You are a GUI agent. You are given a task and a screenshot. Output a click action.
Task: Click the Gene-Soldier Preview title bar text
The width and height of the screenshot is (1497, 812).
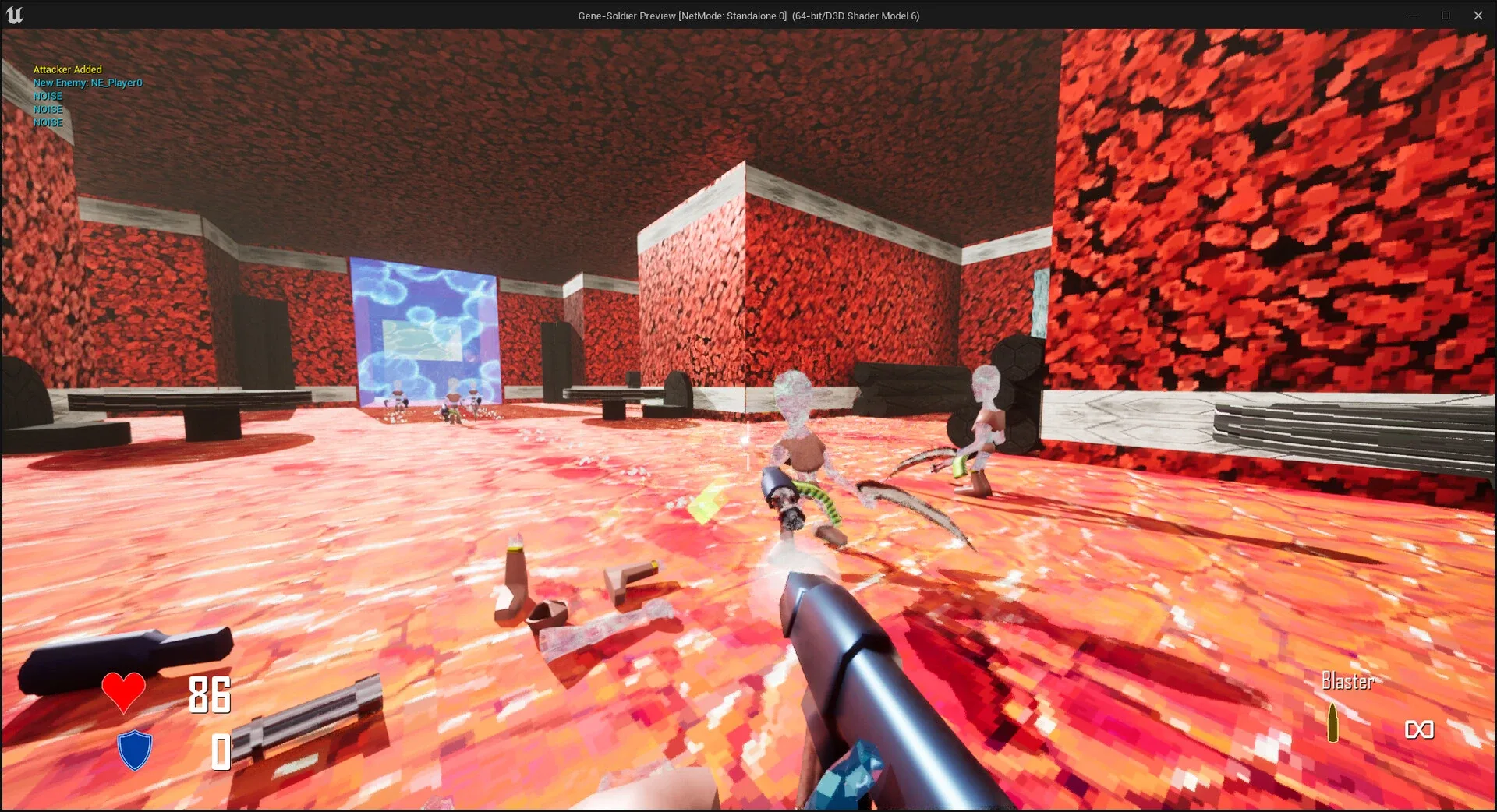(747, 16)
